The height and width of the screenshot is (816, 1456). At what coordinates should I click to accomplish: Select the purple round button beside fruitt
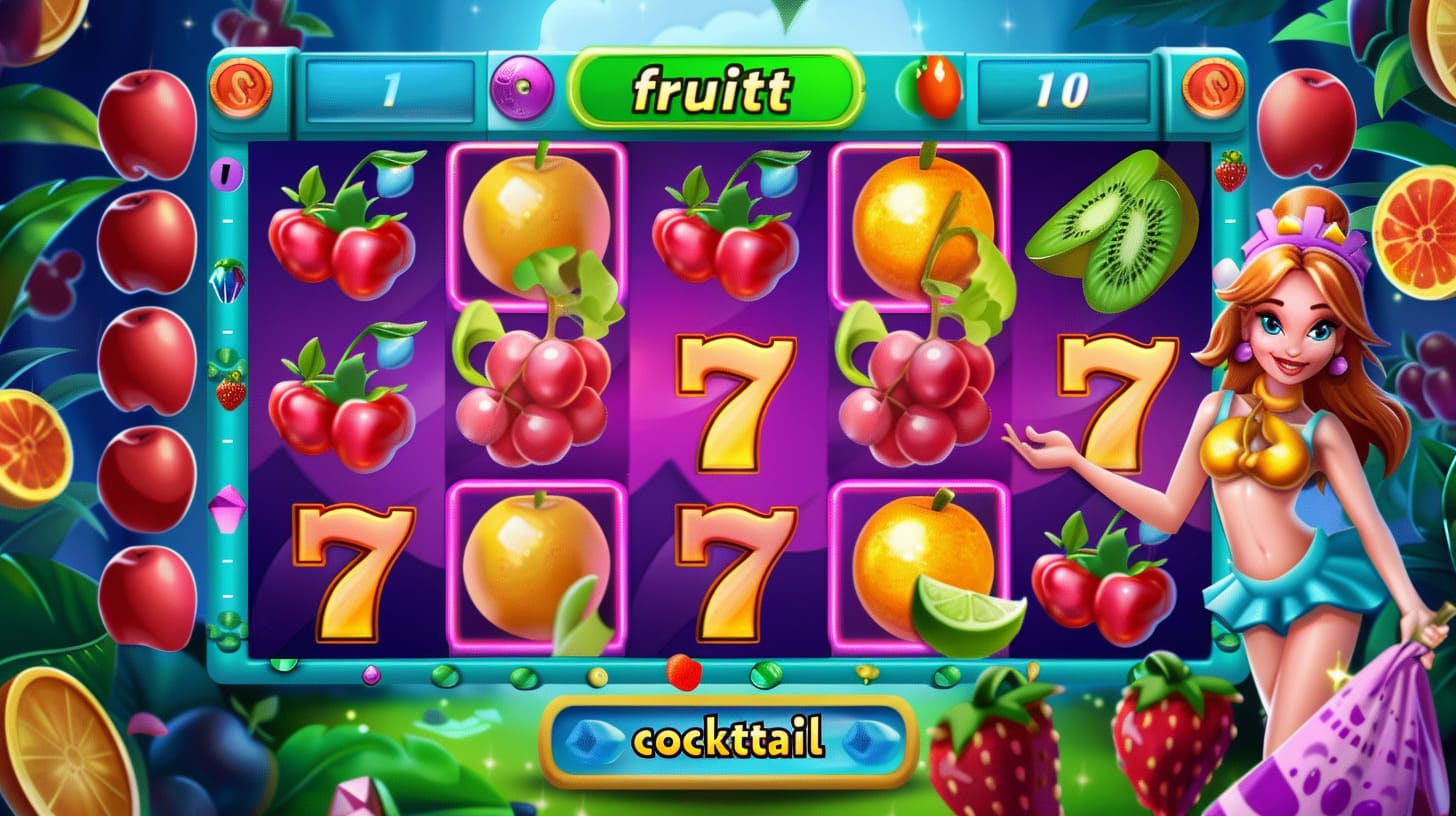[522, 88]
